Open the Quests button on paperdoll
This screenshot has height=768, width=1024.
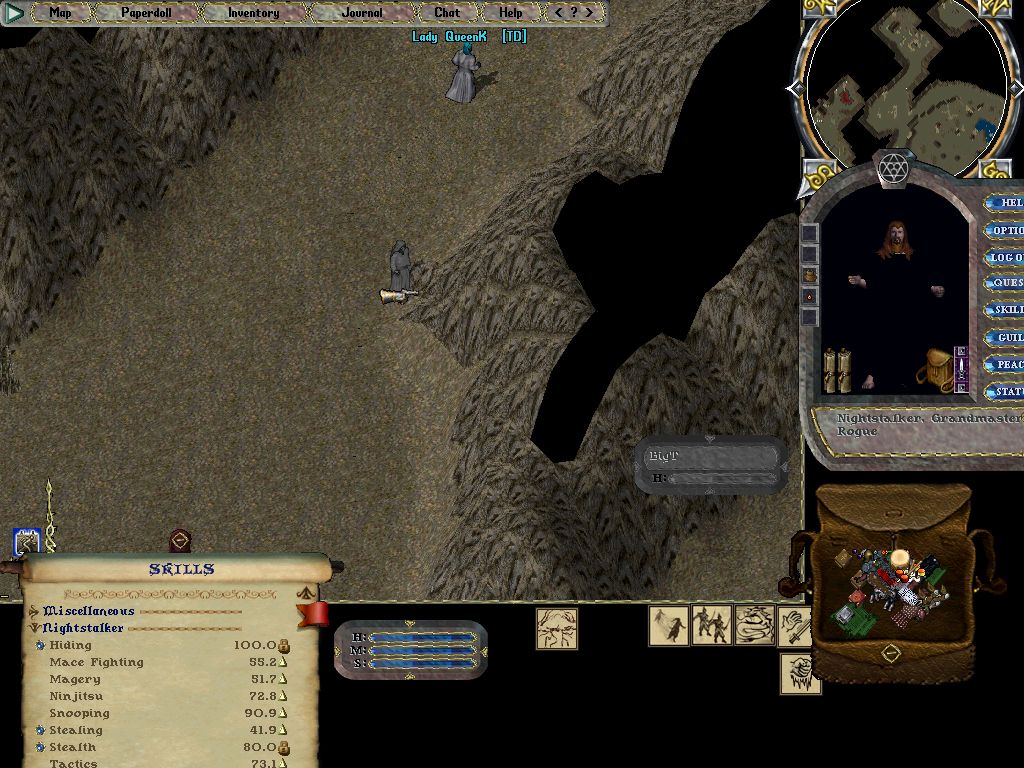click(1003, 283)
